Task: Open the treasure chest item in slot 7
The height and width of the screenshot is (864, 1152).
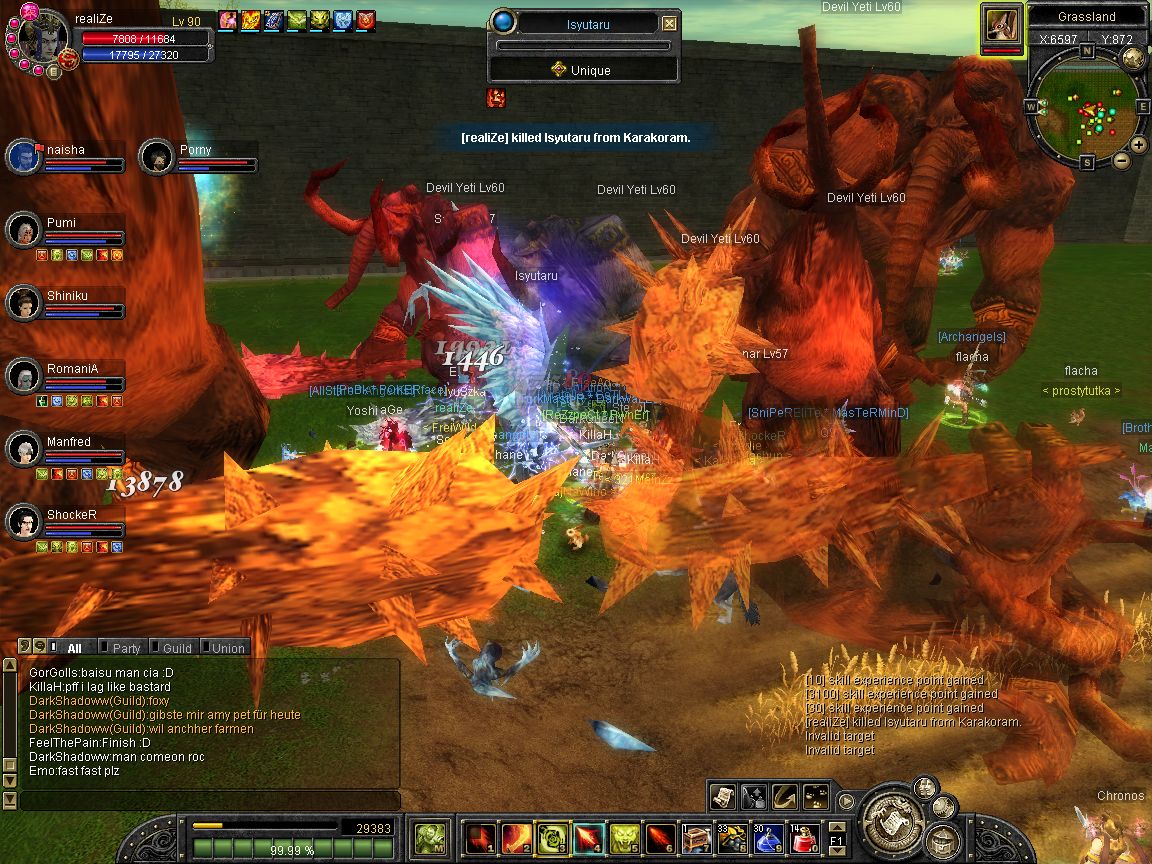Action: [696, 835]
